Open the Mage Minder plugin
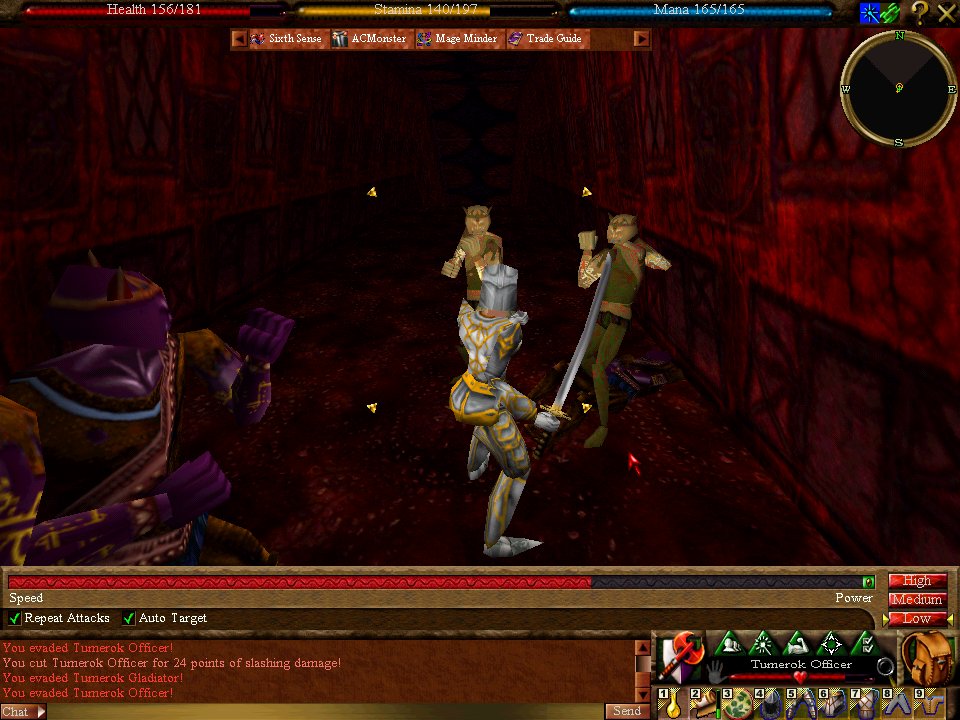This screenshot has width=960, height=720. click(456, 39)
